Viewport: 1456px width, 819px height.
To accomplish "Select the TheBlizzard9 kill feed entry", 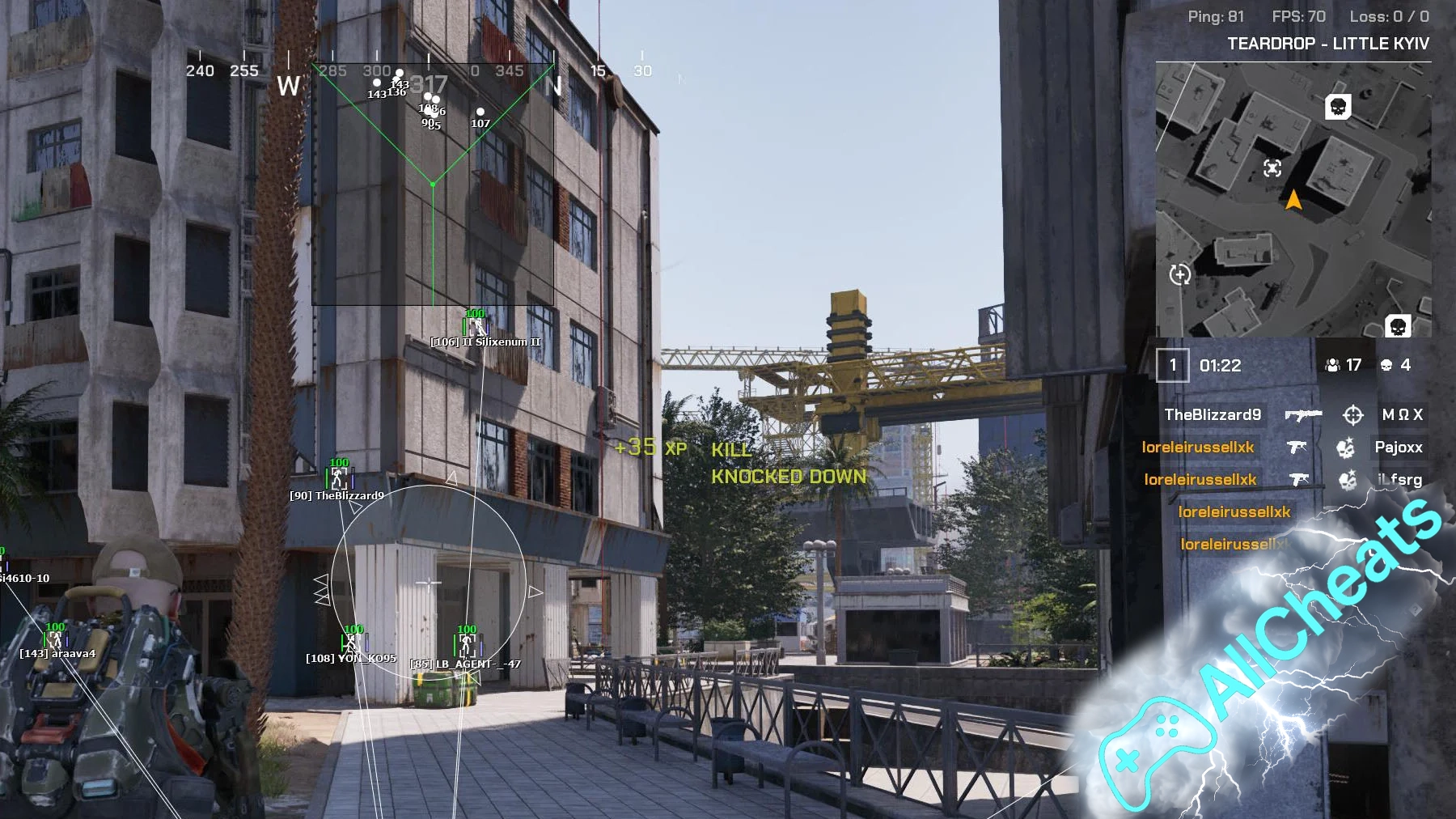I will pos(1213,415).
